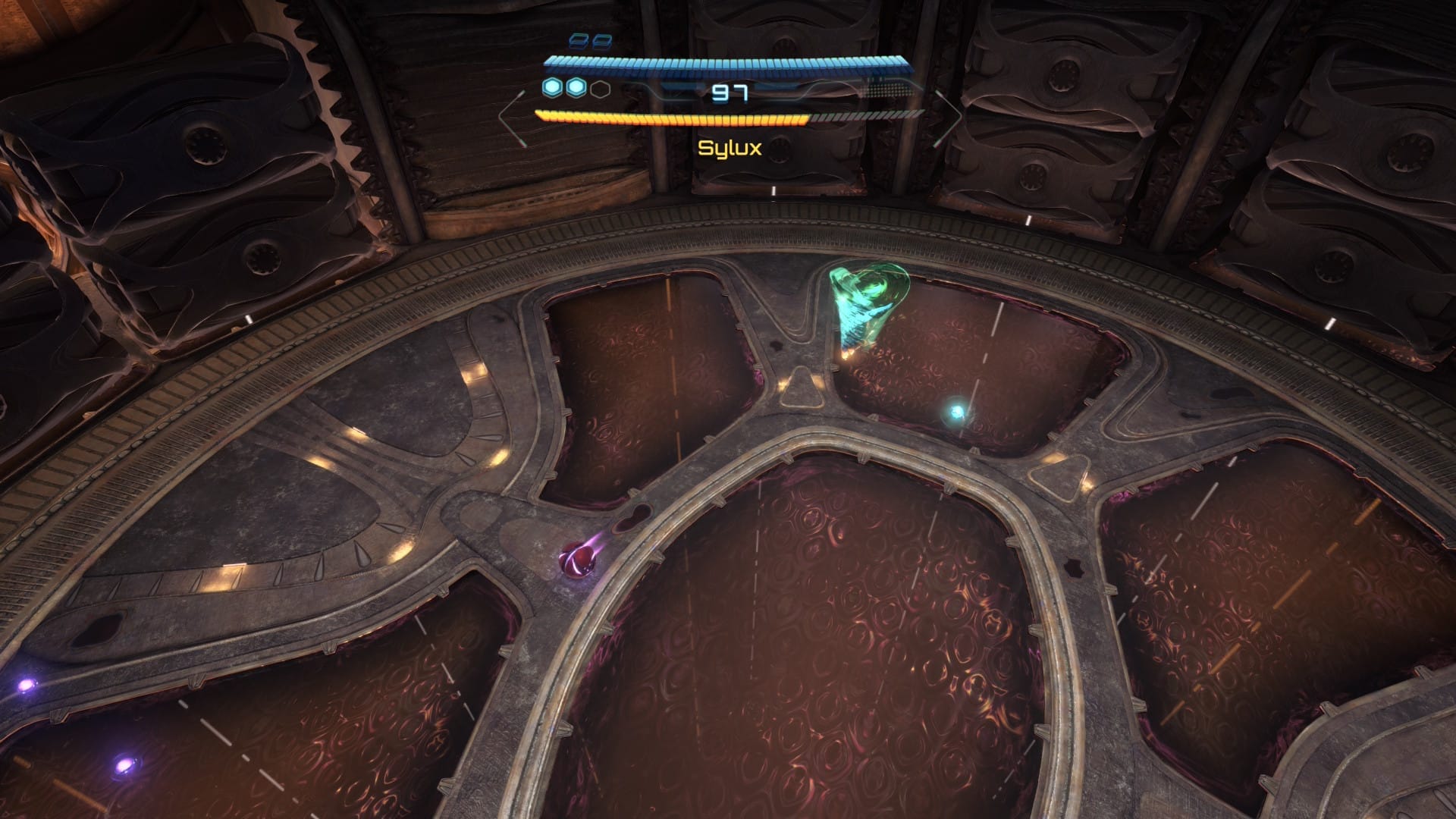Click the missile counter showing 97
This screenshot has width=1456, height=819.
click(729, 93)
